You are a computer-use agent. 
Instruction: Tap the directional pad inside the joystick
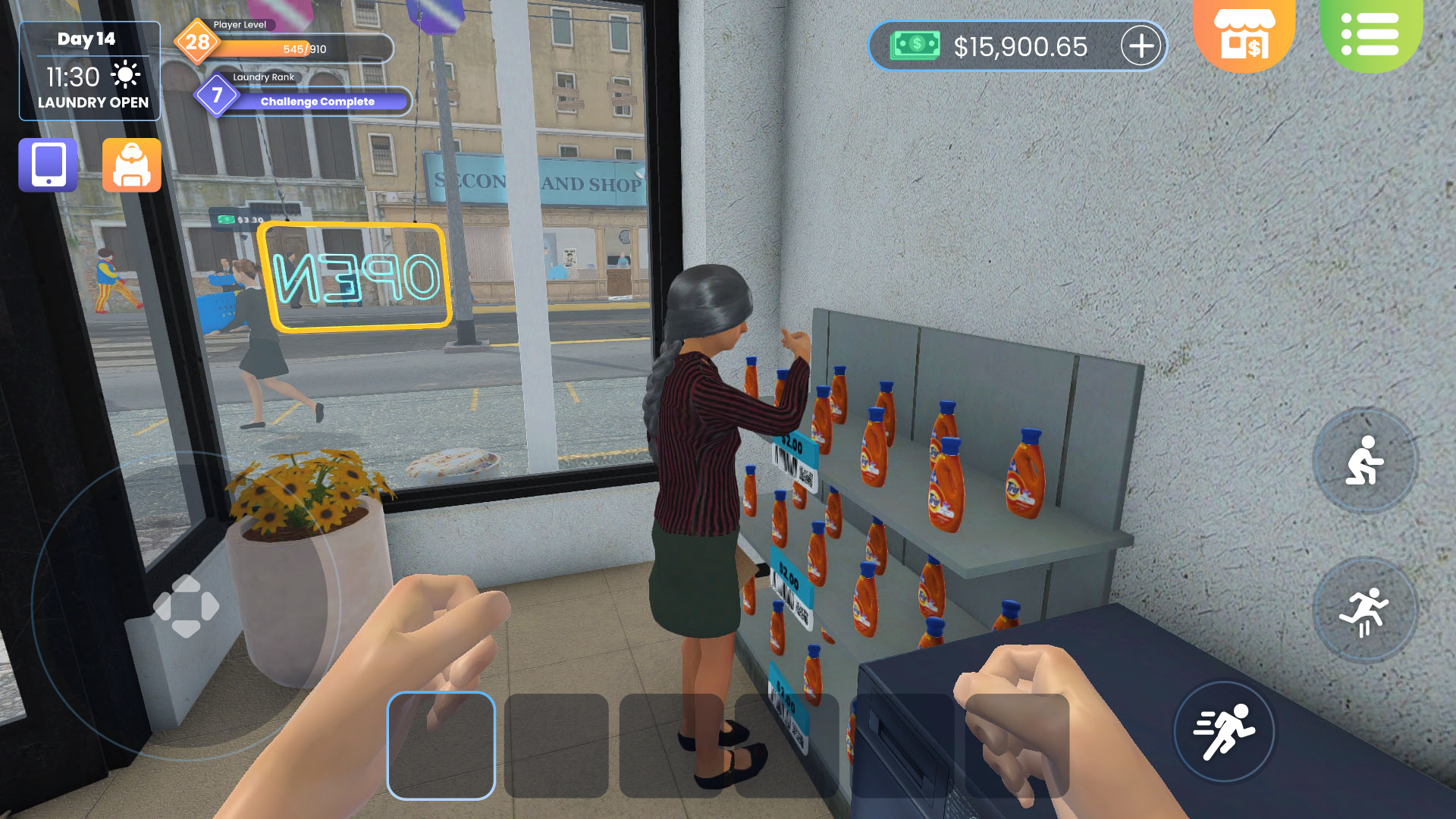(185, 605)
